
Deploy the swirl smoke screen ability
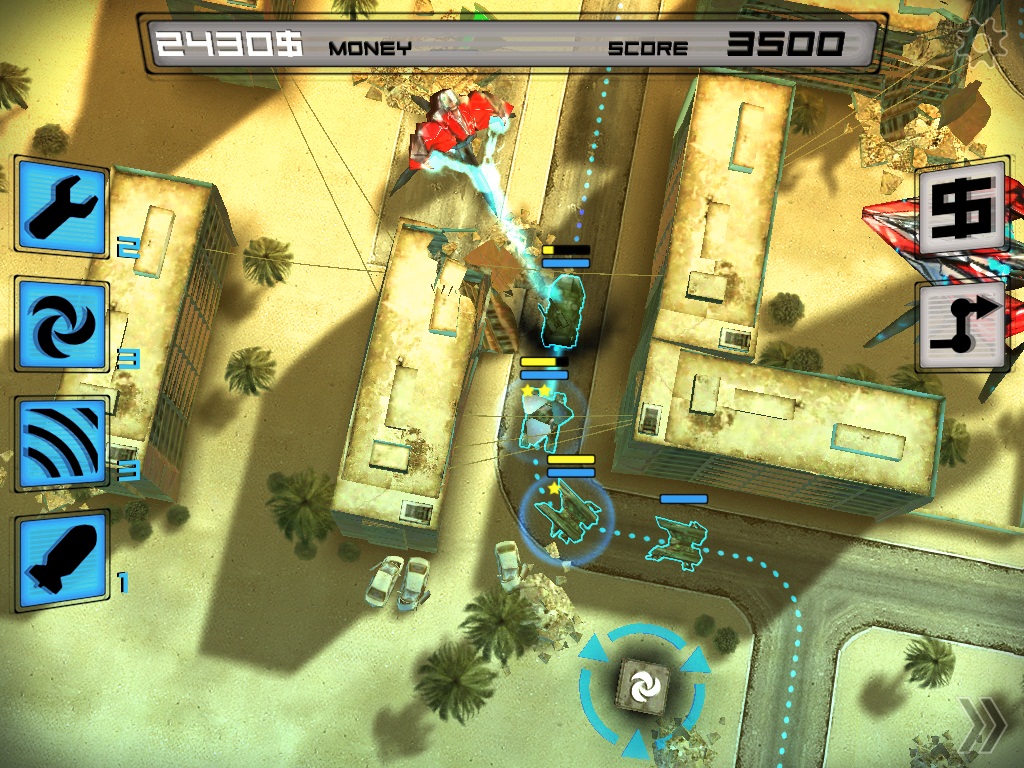[x=62, y=324]
